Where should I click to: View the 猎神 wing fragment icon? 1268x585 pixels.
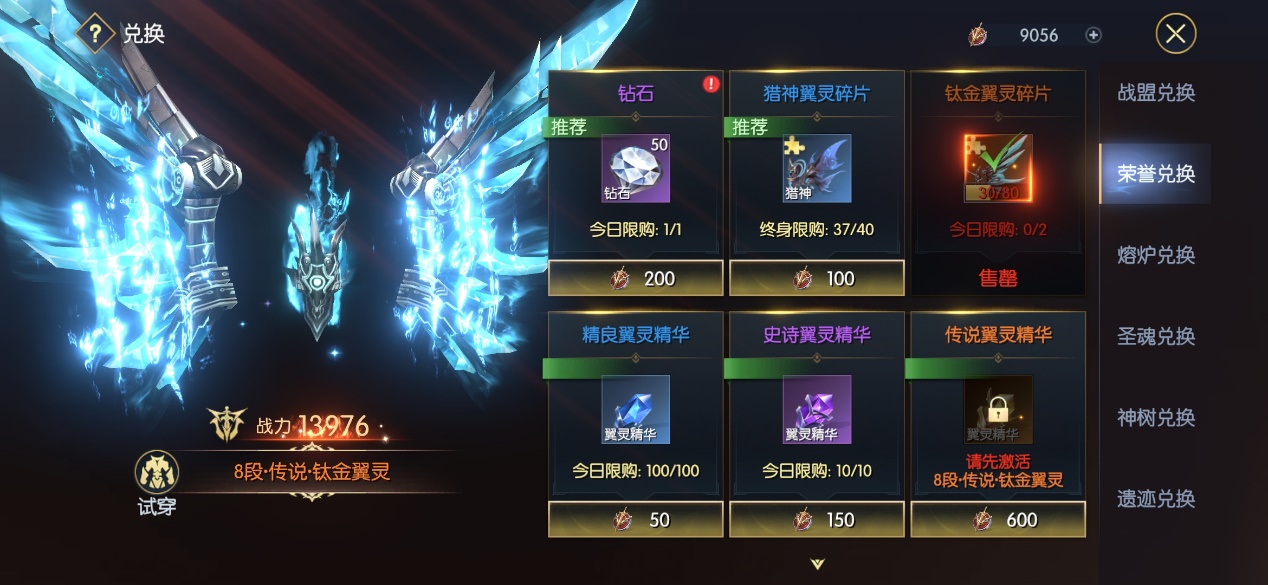[817, 168]
